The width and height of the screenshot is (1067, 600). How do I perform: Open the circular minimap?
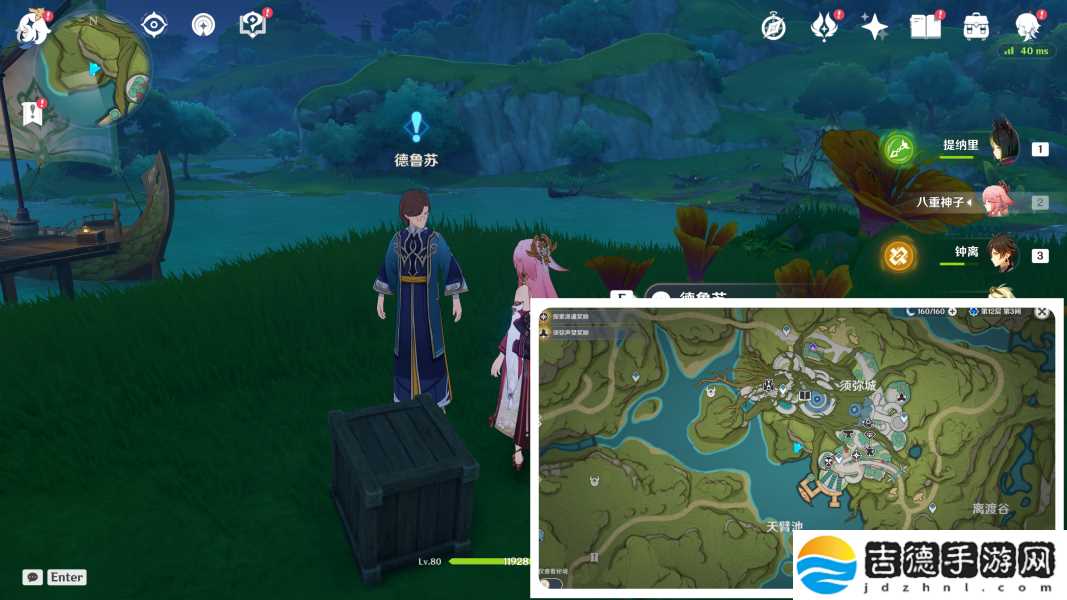(93, 67)
